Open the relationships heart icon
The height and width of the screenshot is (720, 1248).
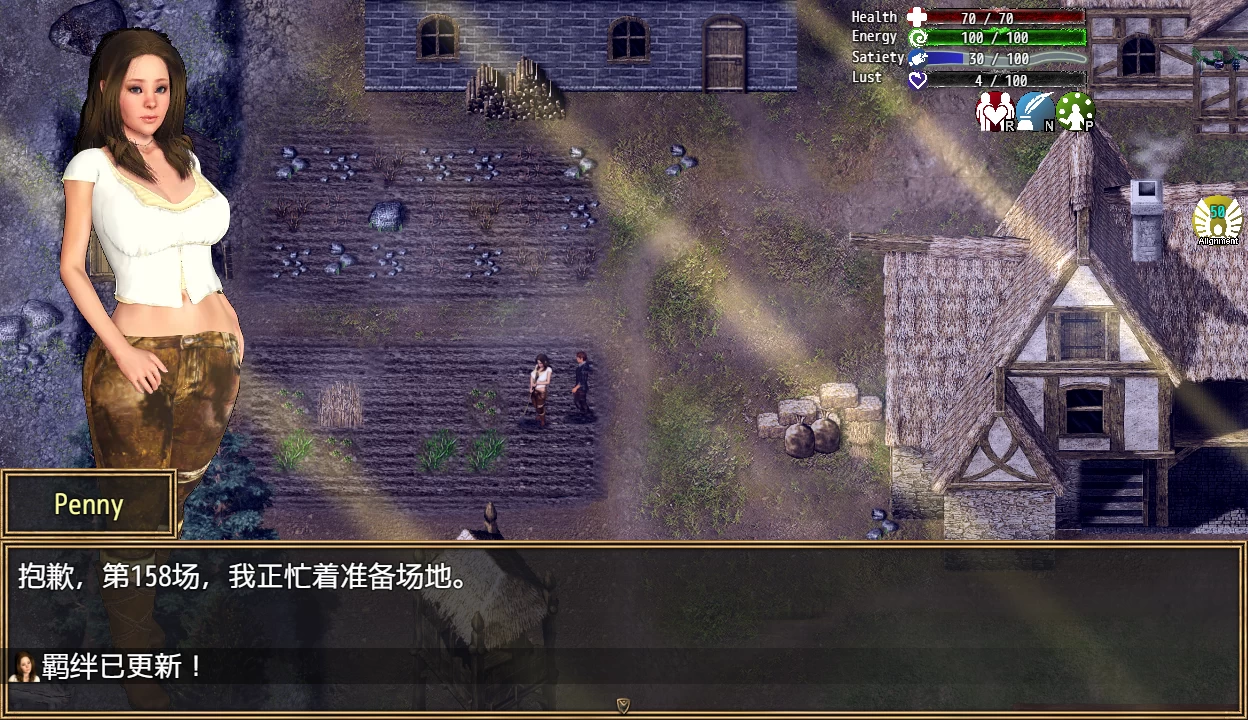point(995,111)
